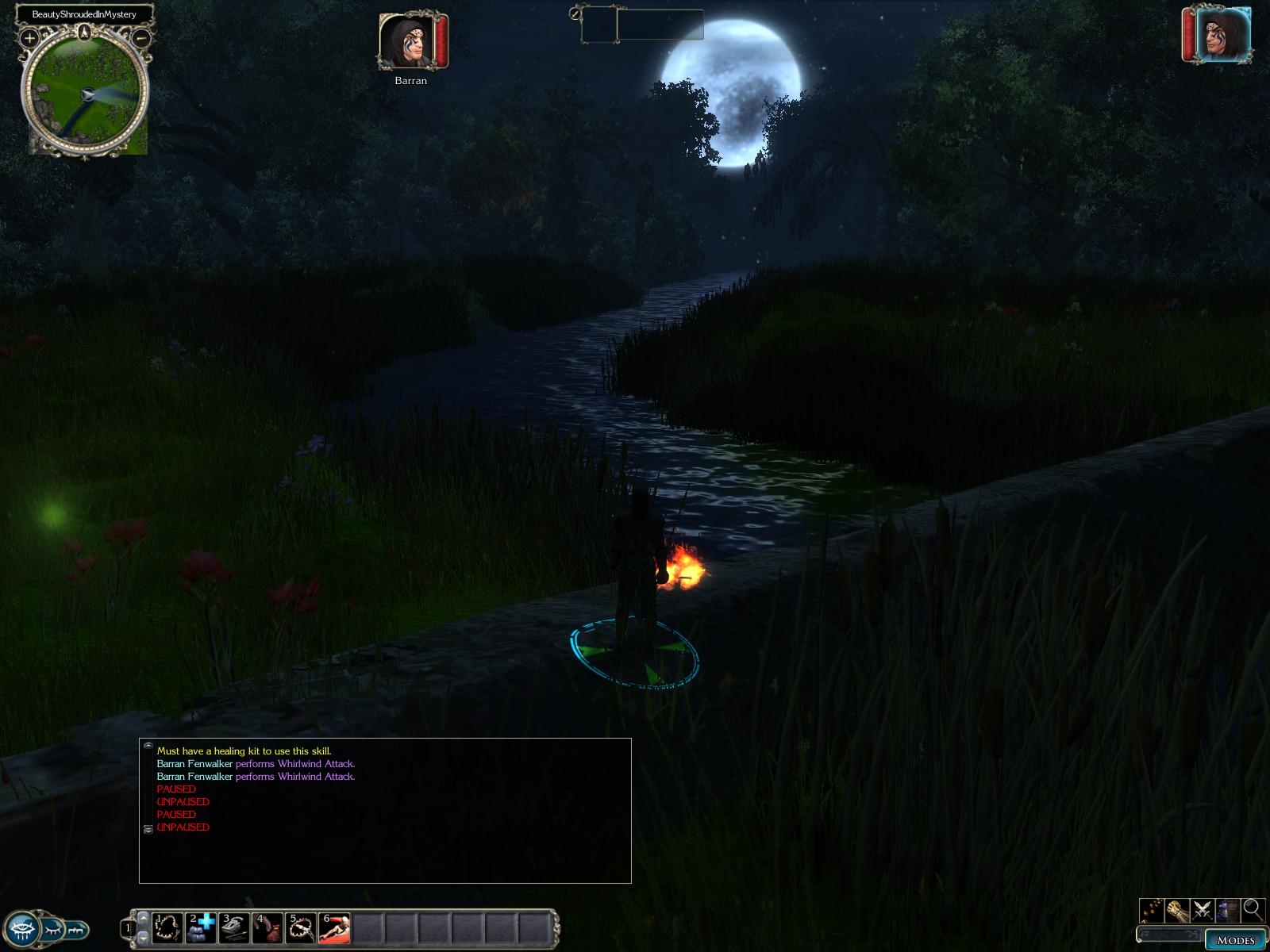Toggle the crossed swords combat mode
This screenshot has width=1270, height=952.
1202,909
